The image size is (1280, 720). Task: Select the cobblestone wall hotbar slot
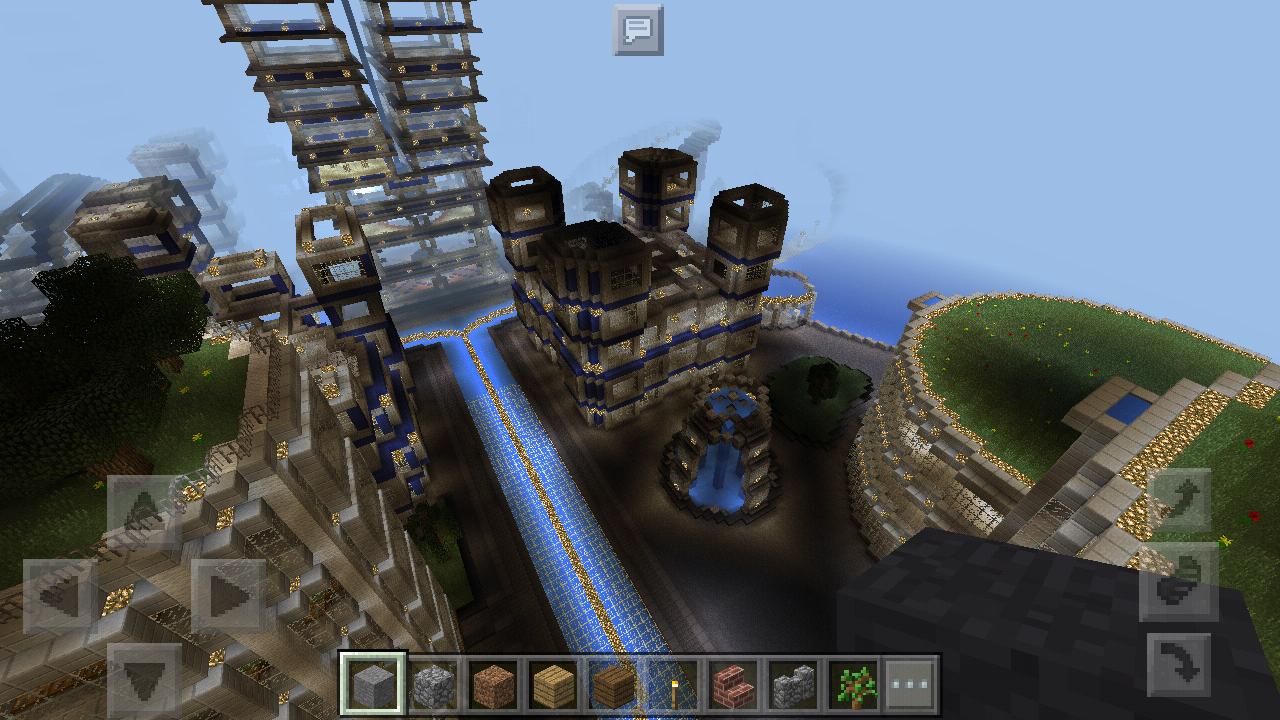point(793,685)
